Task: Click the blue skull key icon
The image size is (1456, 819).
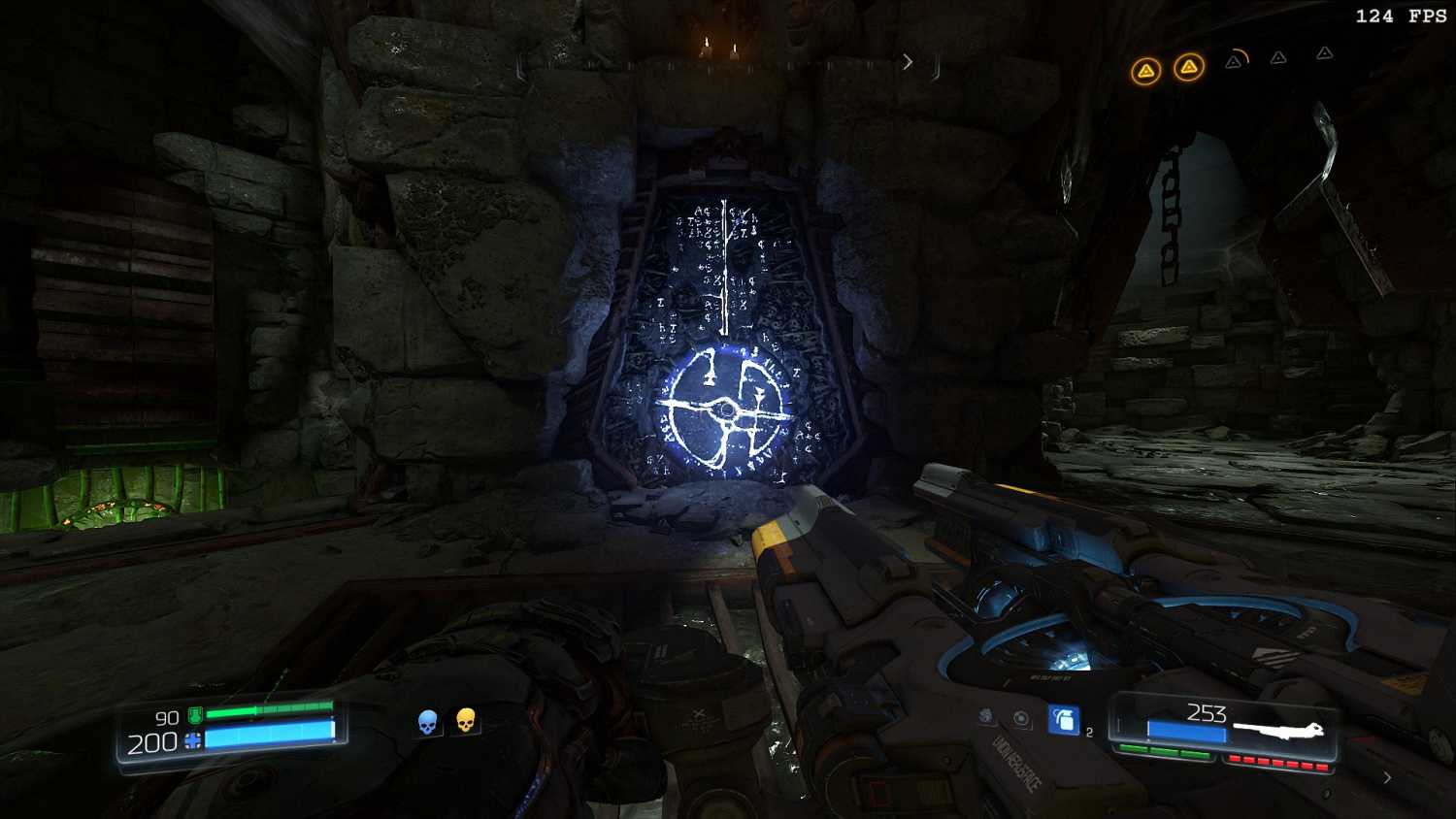Action: pyautogui.click(x=427, y=721)
